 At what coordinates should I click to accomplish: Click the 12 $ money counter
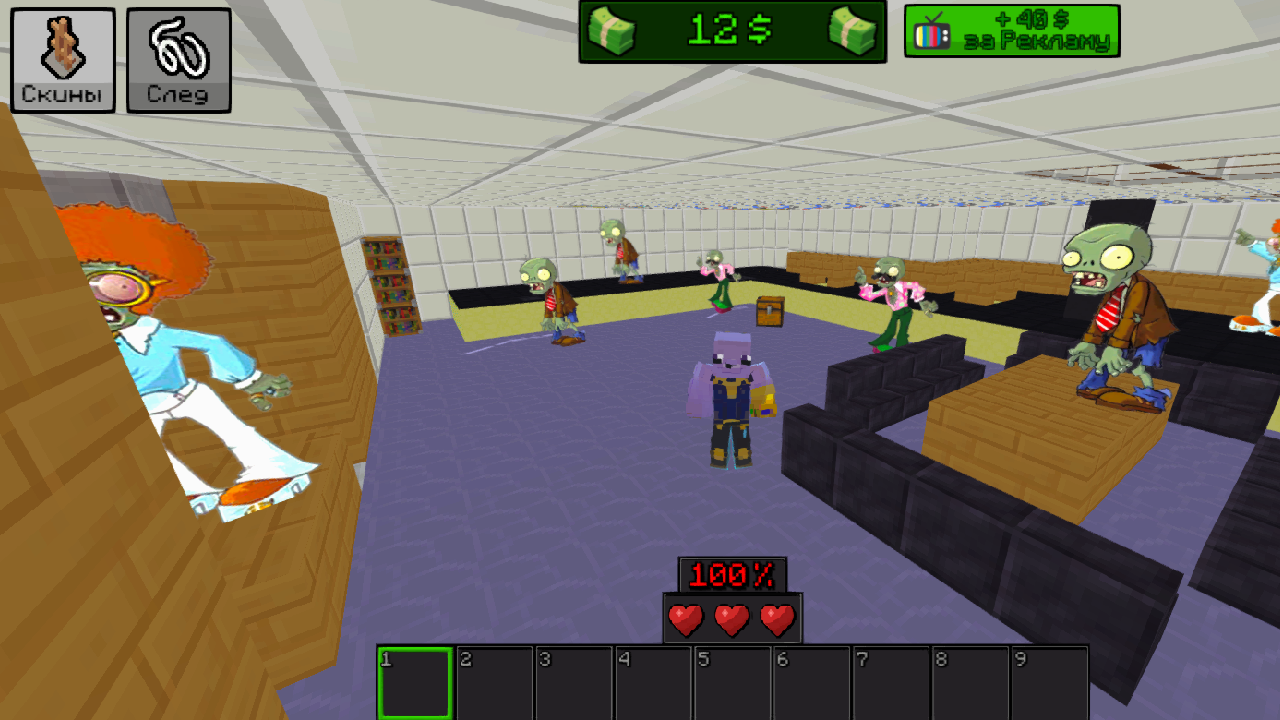click(x=730, y=30)
